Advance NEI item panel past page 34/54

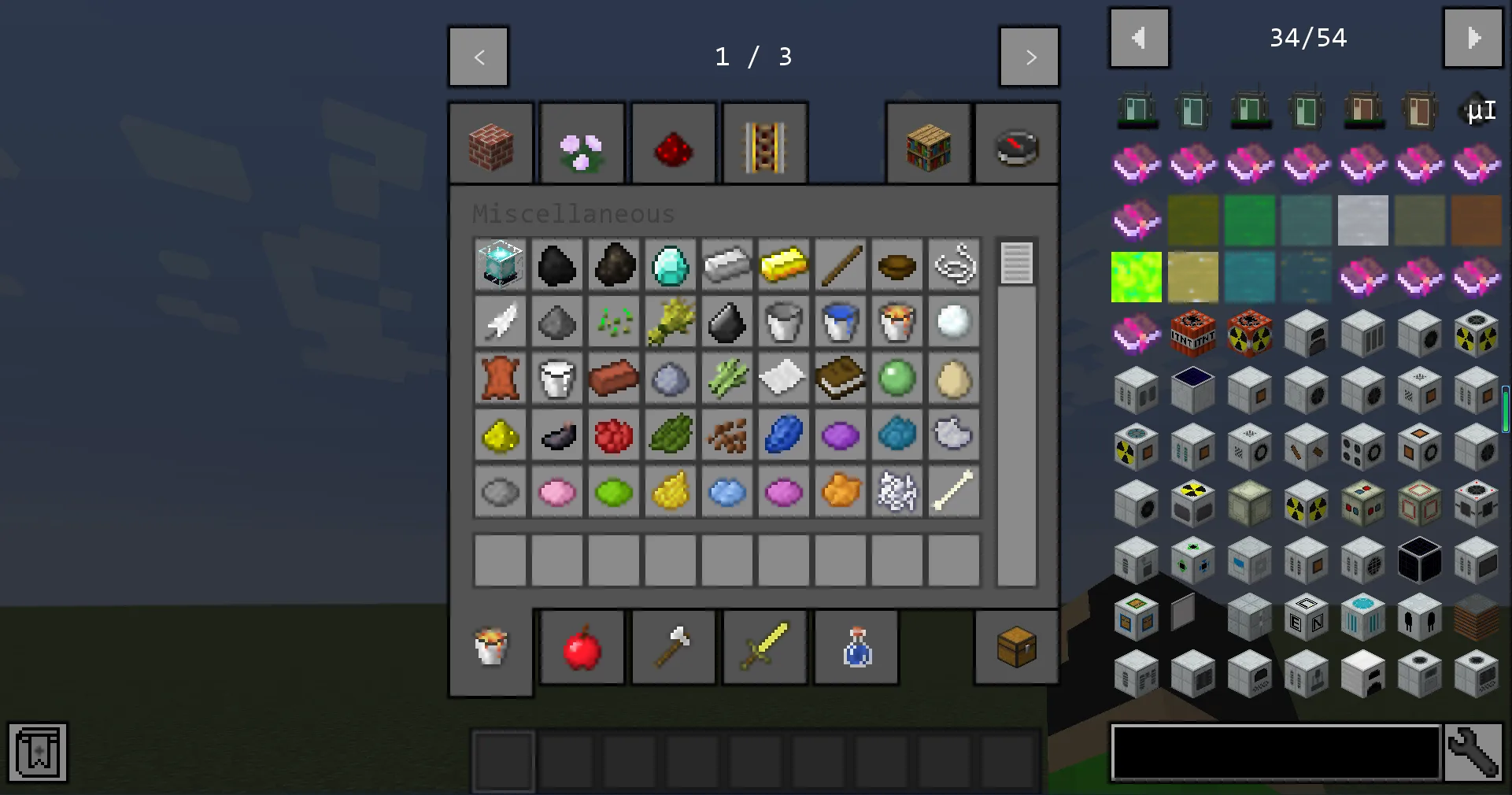(1473, 37)
